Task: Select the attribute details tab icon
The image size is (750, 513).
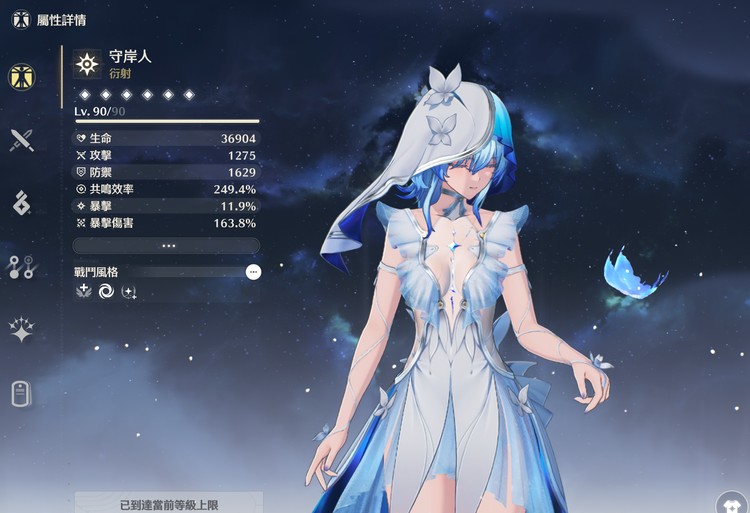Action: click(22, 75)
